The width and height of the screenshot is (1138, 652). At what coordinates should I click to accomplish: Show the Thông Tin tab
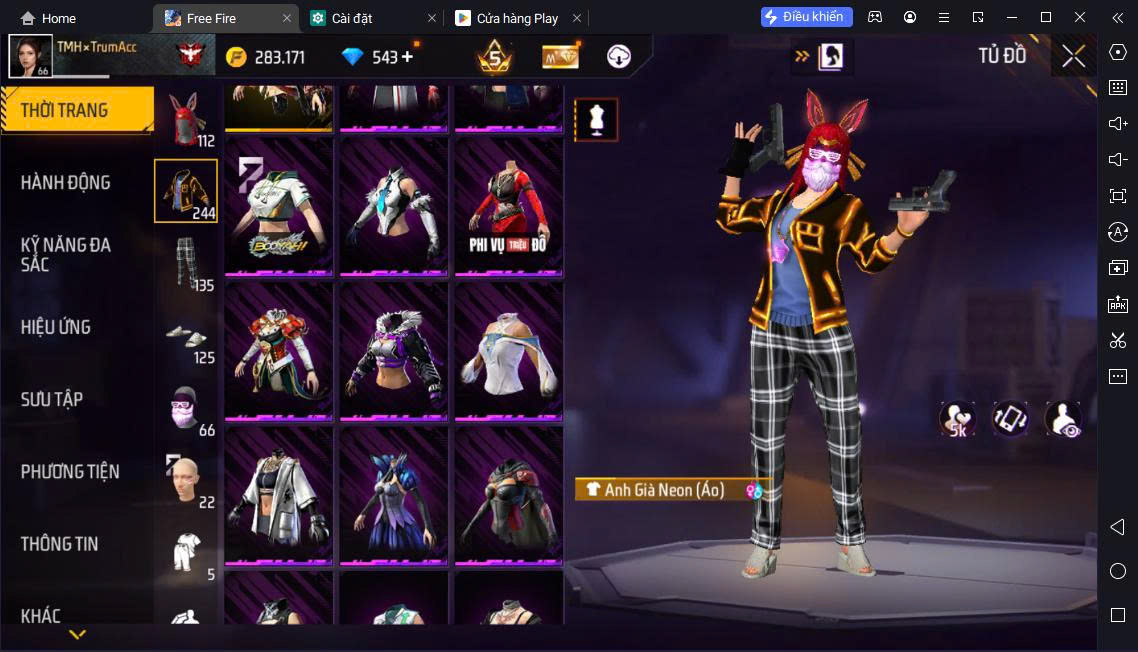[60, 544]
